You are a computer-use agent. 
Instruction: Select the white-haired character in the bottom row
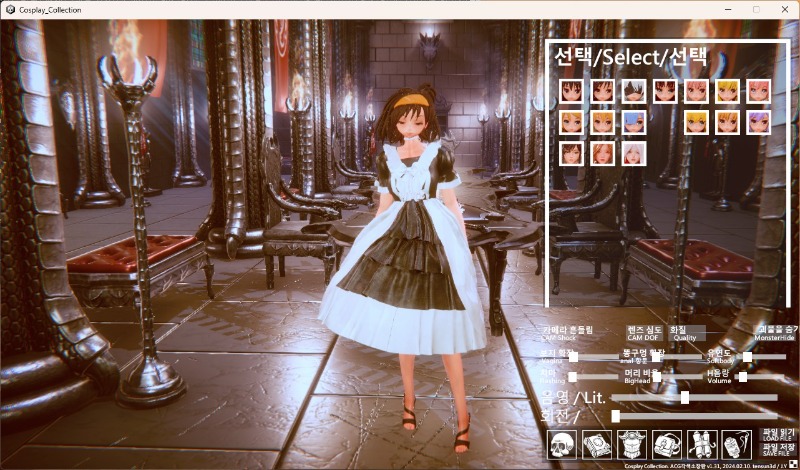pos(634,154)
